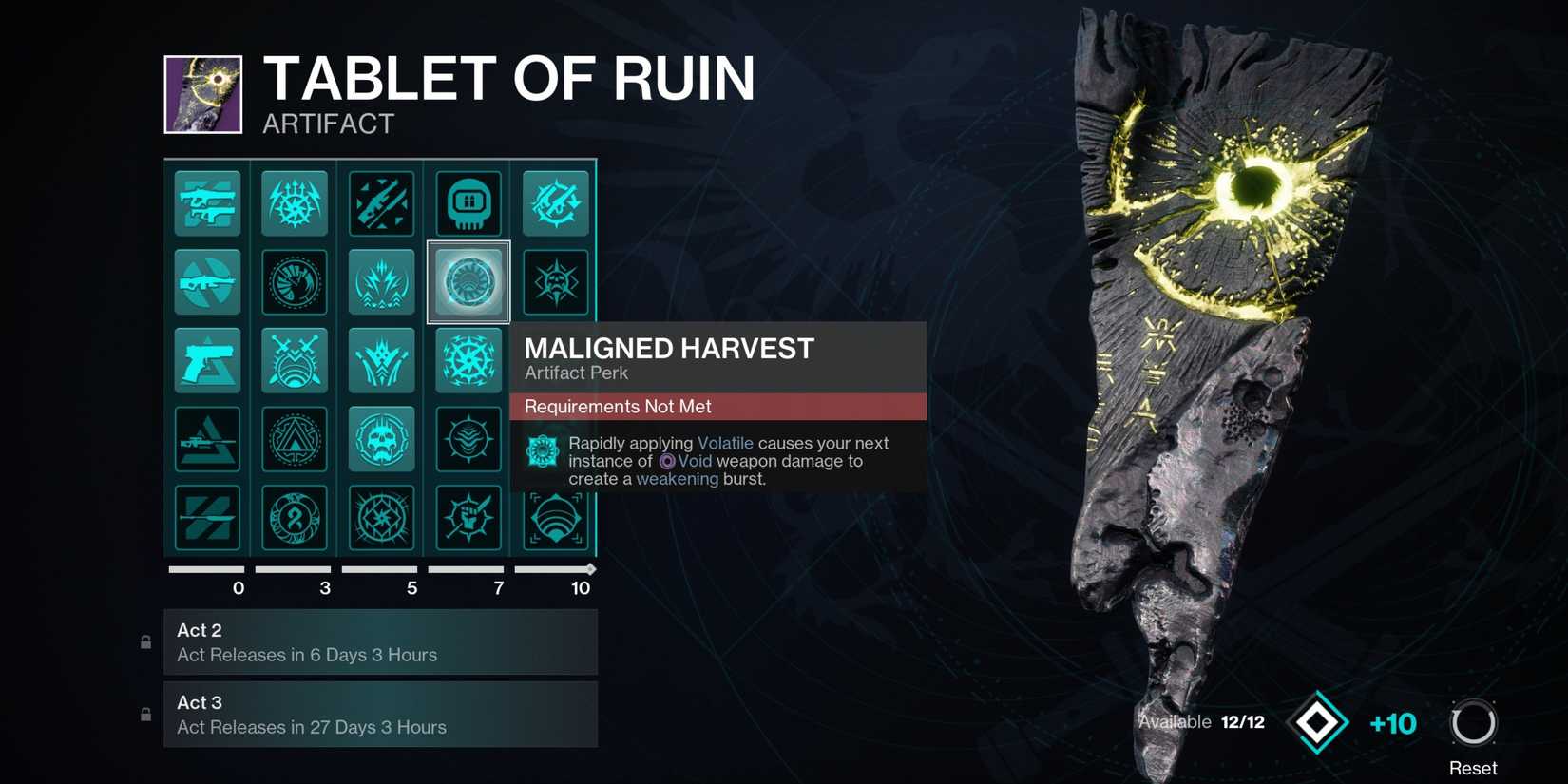Viewport: 1568px width, 784px height.
Task: Enable the arrow tent perk in fourth row
Action: tap(295, 439)
